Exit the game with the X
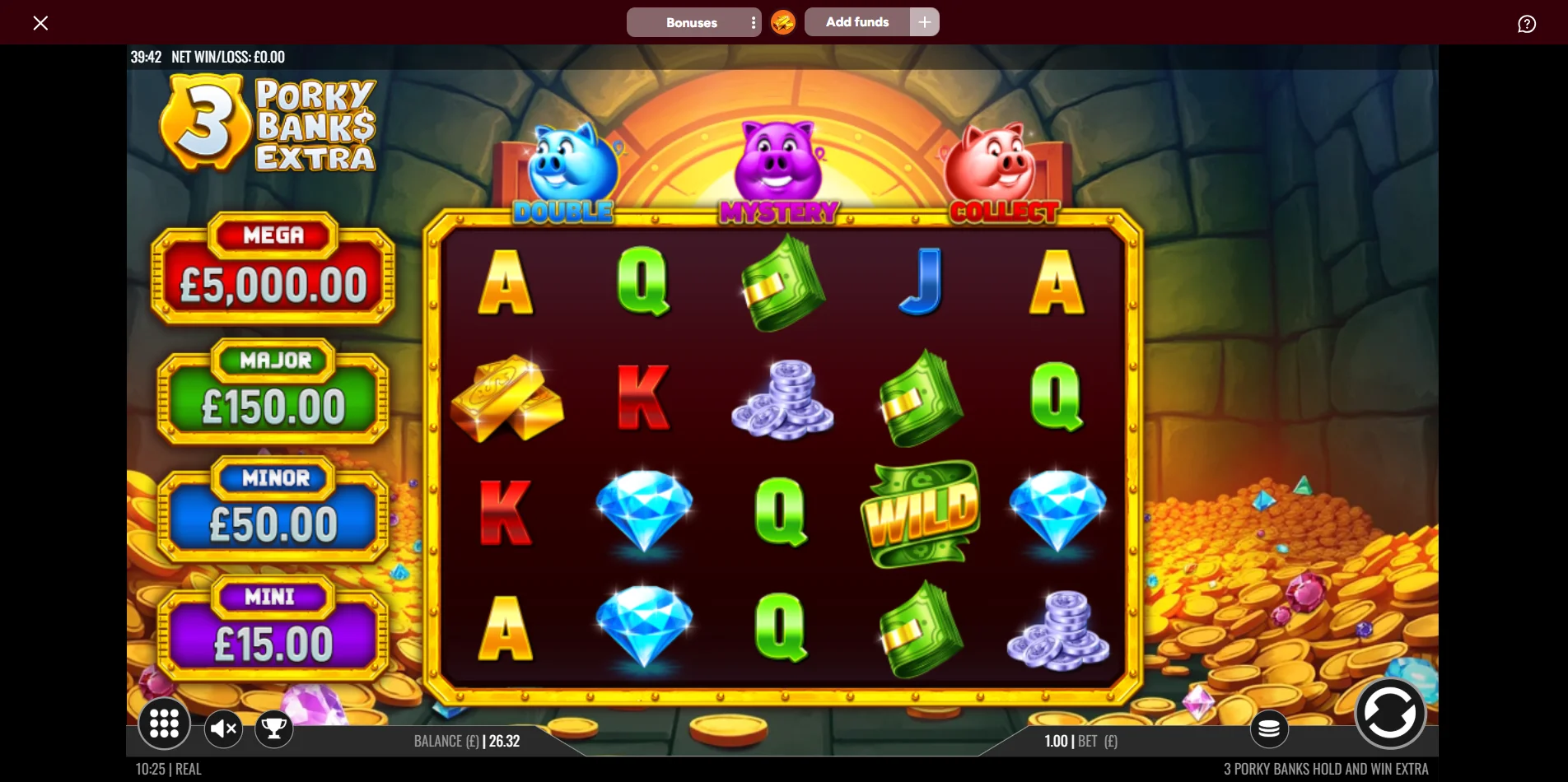Image resolution: width=1568 pixels, height=782 pixels. pyautogui.click(x=40, y=23)
